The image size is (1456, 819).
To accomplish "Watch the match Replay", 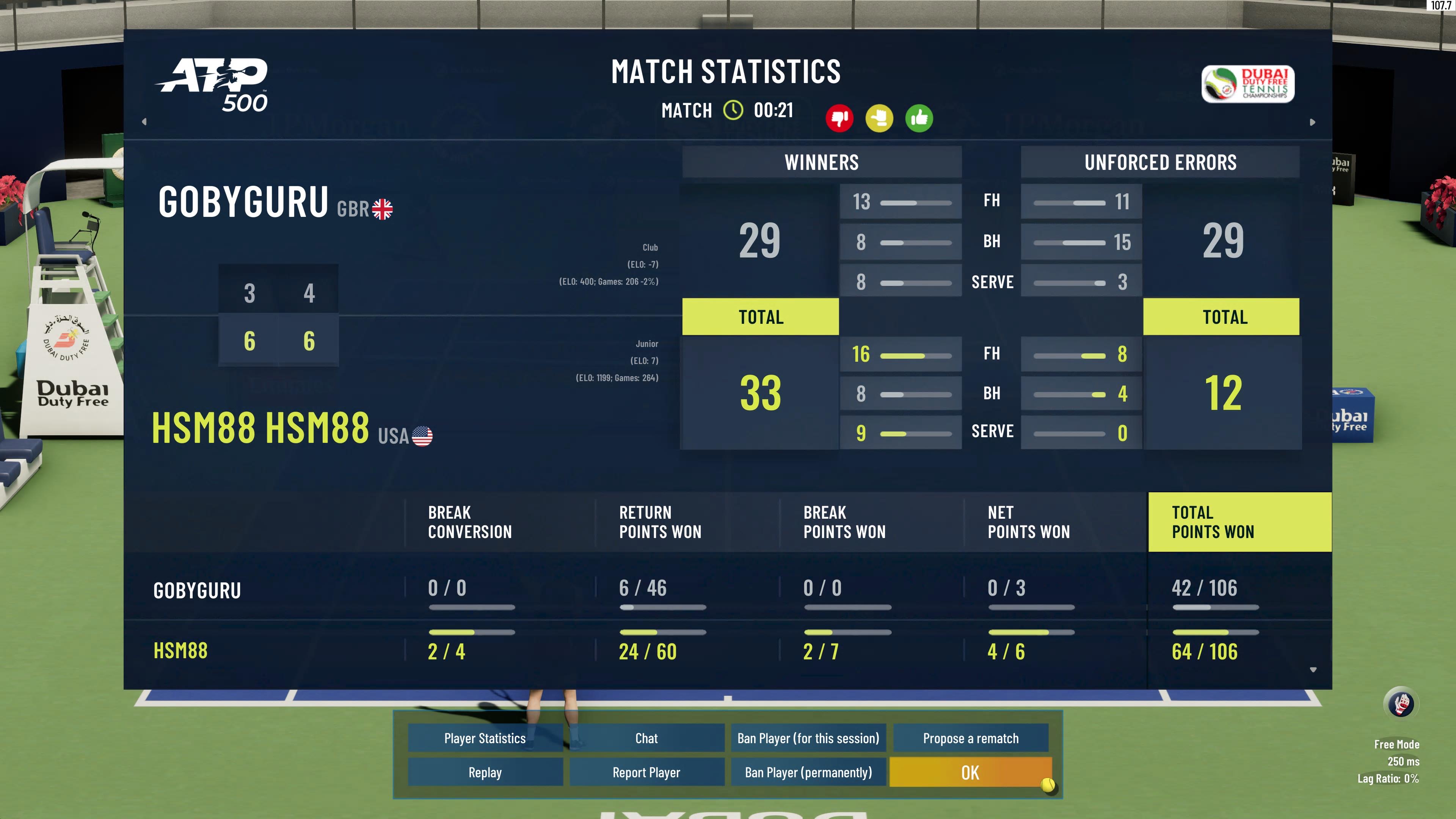I will pos(485,772).
